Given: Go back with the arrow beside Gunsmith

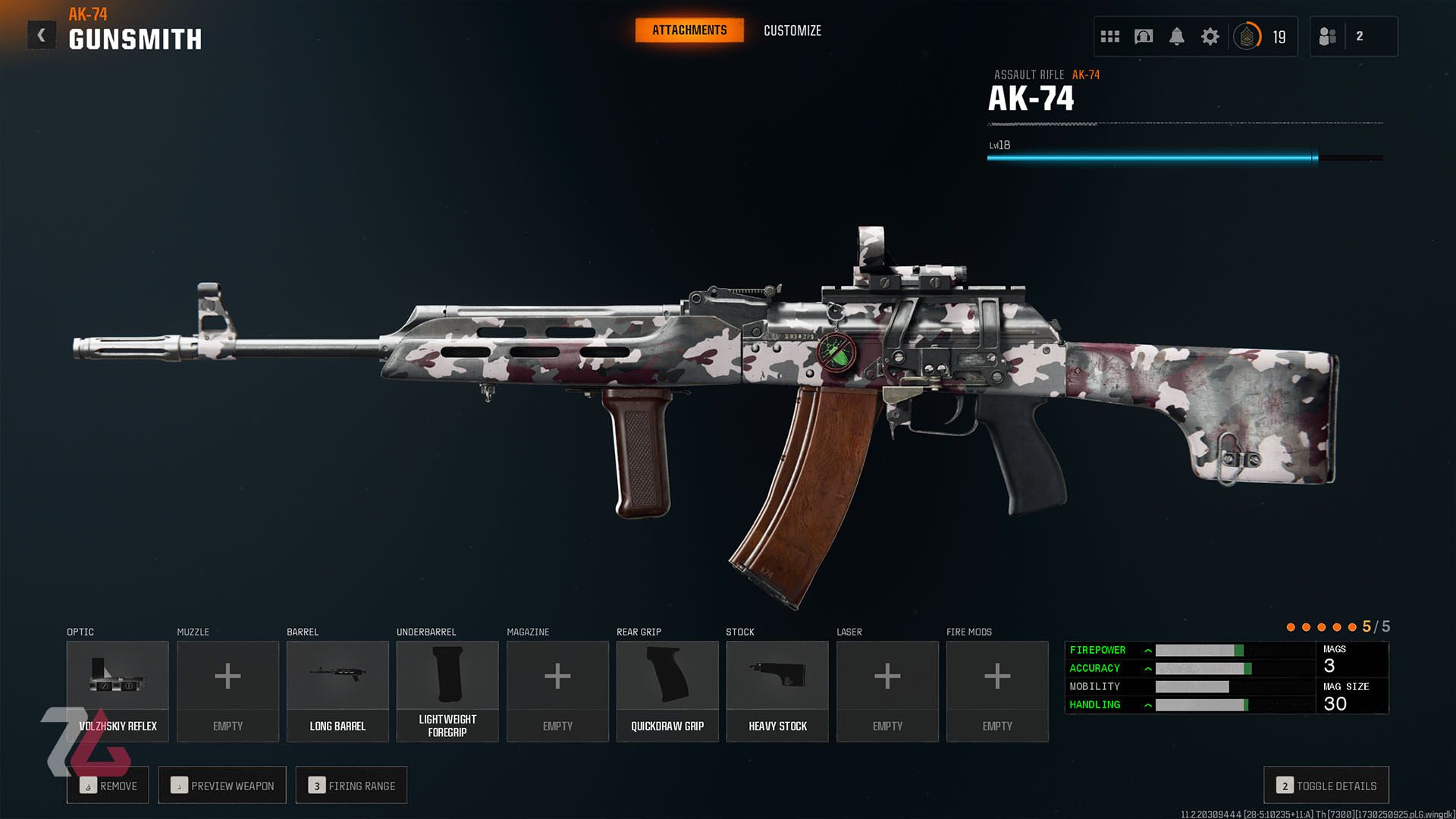Looking at the screenshot, I should (x=42, y=36).
